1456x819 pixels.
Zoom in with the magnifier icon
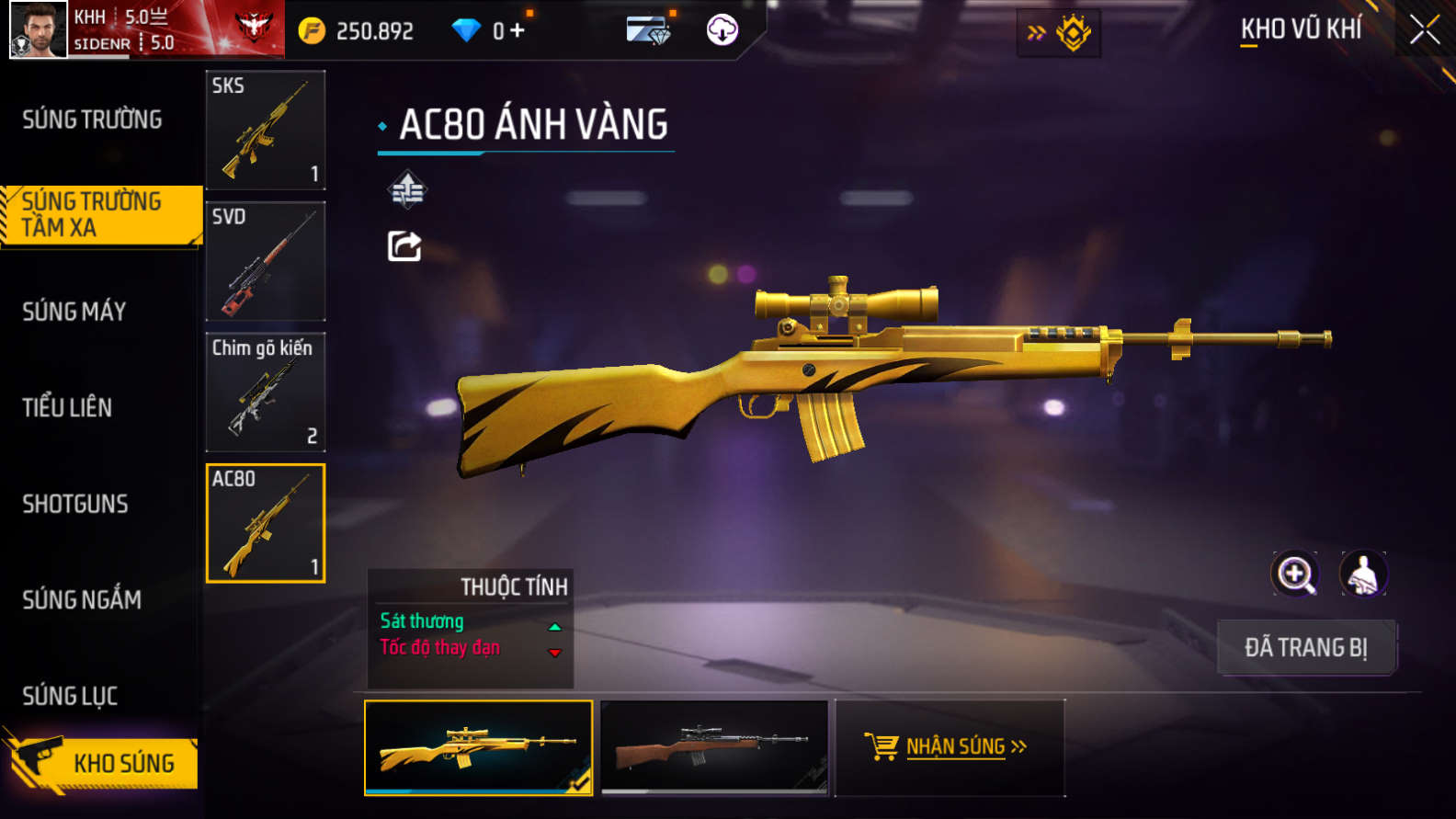[1294, 574]
